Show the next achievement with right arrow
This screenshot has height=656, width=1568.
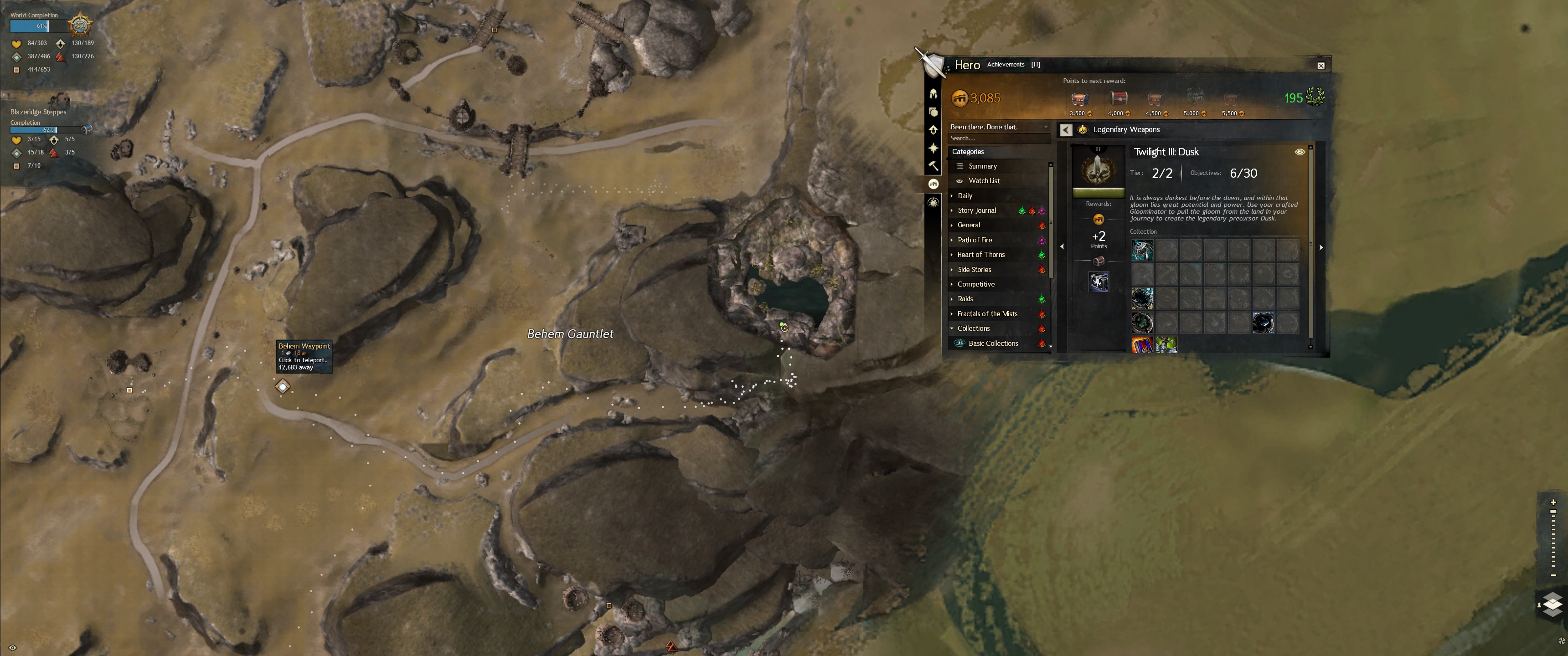click(1321, 248)
